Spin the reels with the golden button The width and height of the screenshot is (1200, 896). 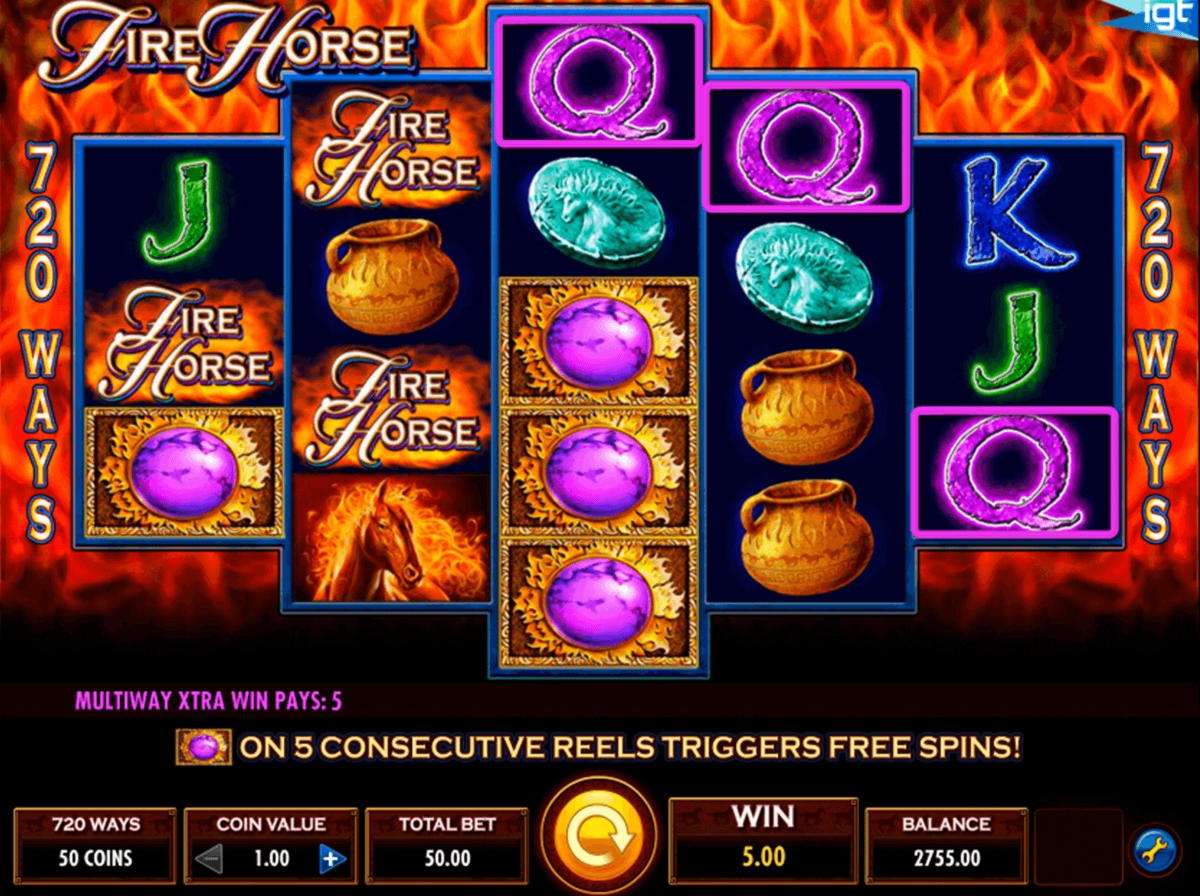(x=598, y=838)
